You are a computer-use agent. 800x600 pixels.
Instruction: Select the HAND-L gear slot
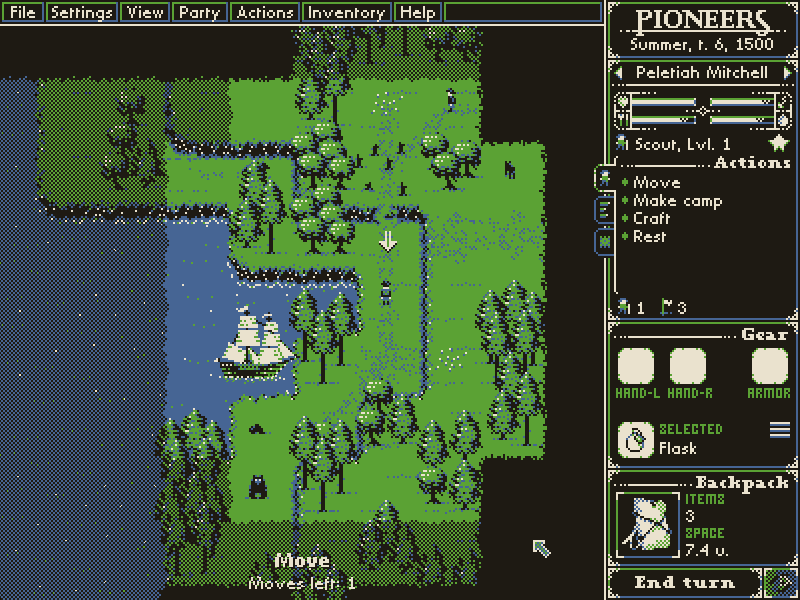pos(636,367)
